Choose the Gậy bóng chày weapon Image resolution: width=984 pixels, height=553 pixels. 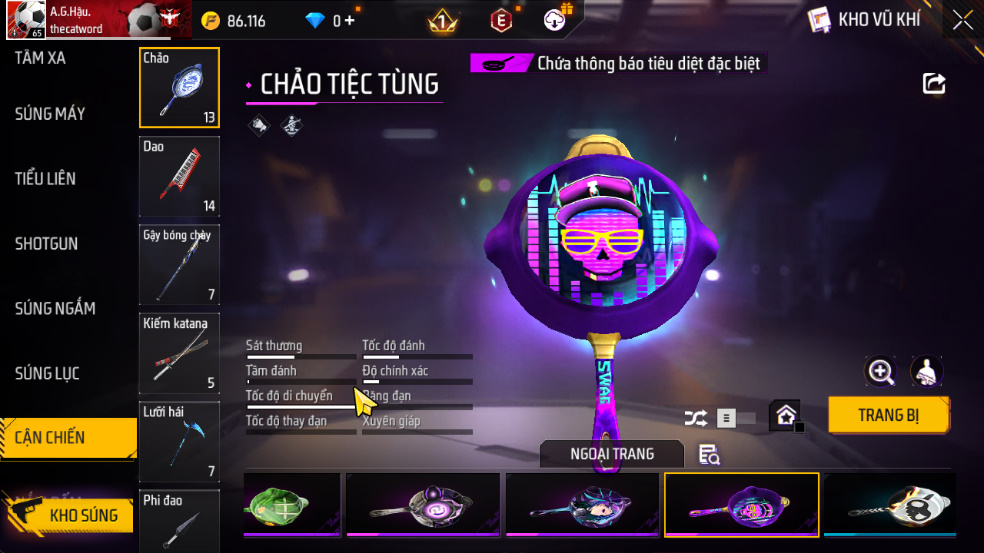click(179, 264)
